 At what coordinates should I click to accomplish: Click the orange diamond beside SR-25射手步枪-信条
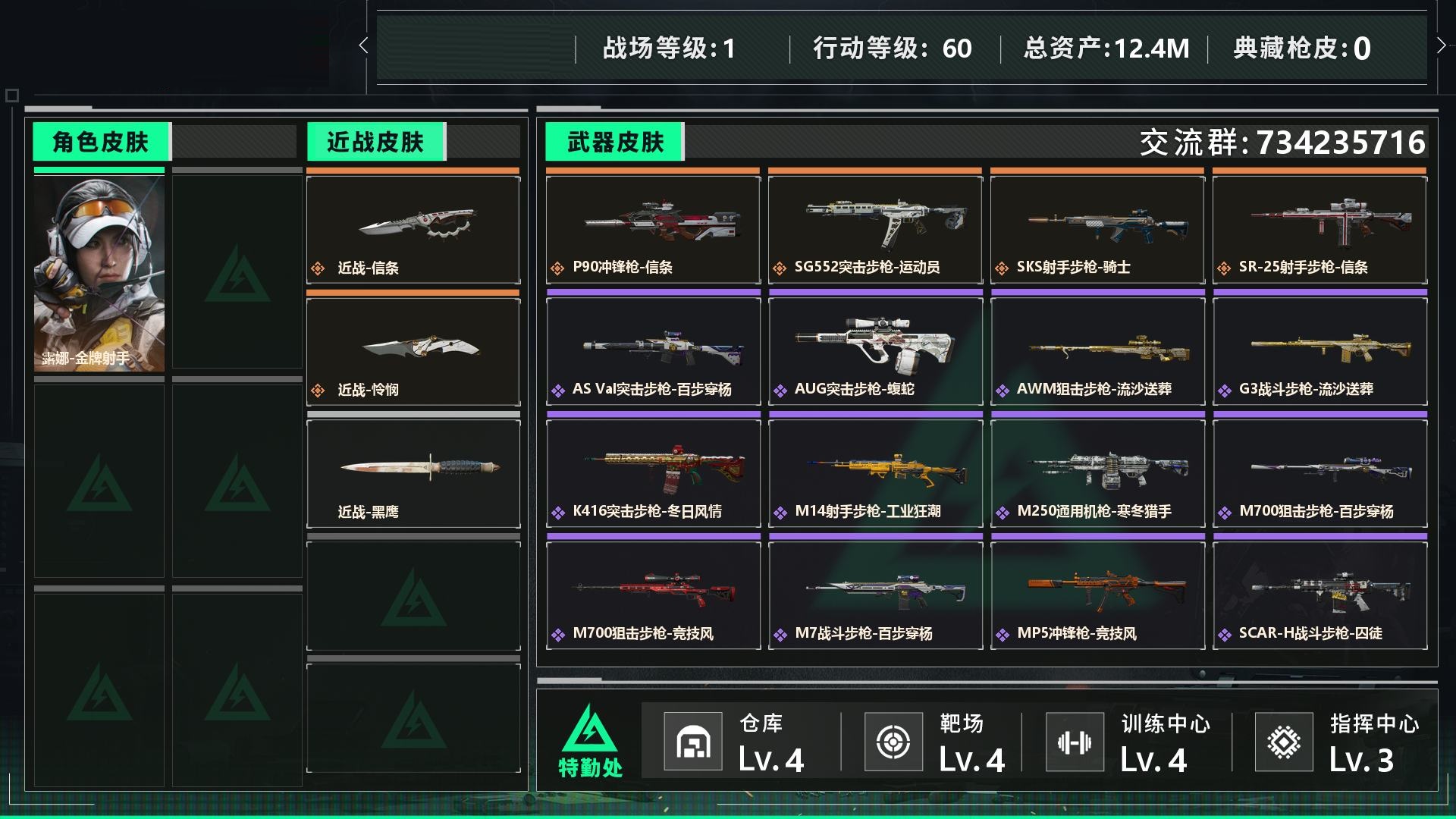click(x=1224, y=267)
